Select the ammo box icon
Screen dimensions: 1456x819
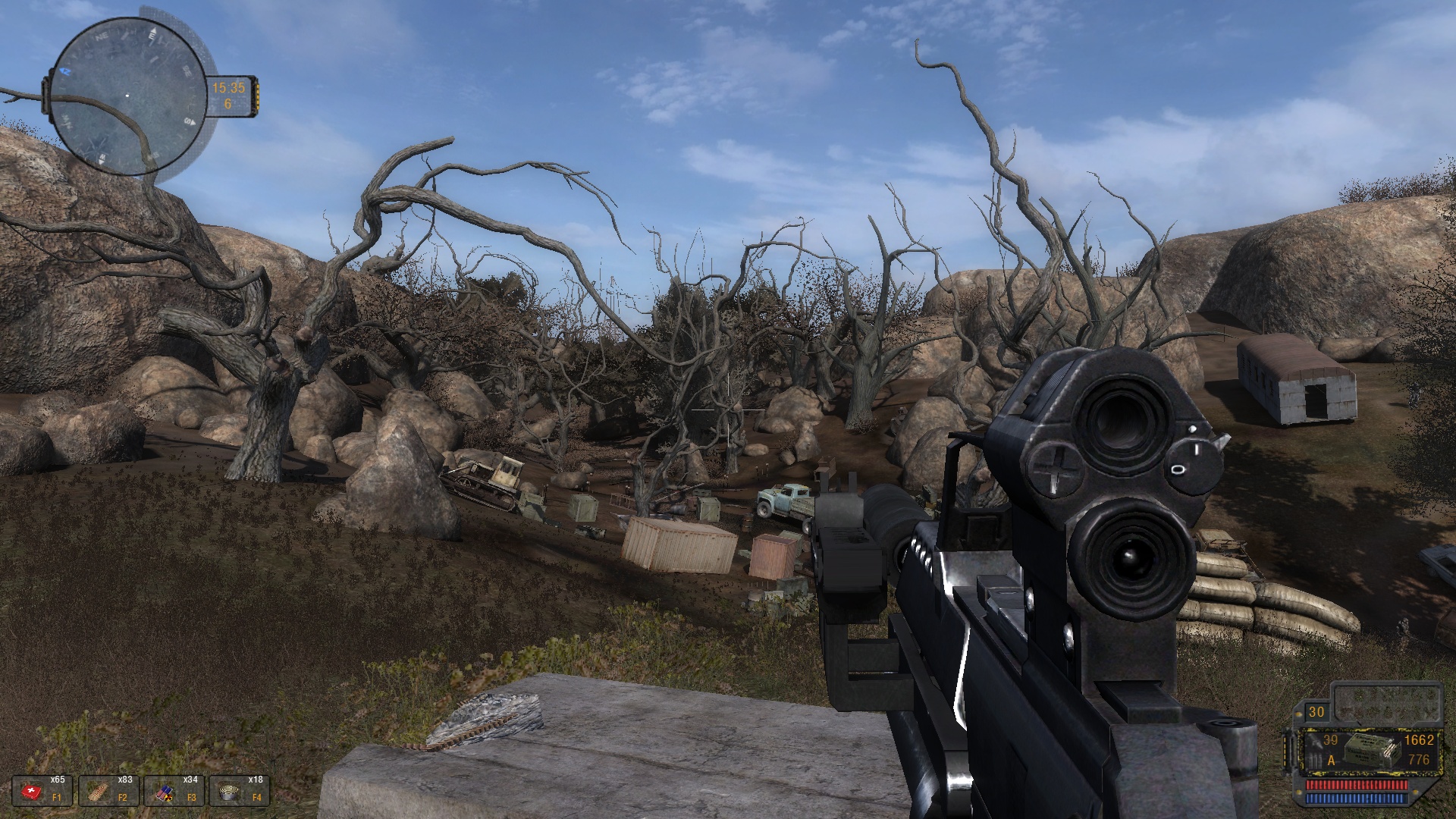pos(1371,752)
